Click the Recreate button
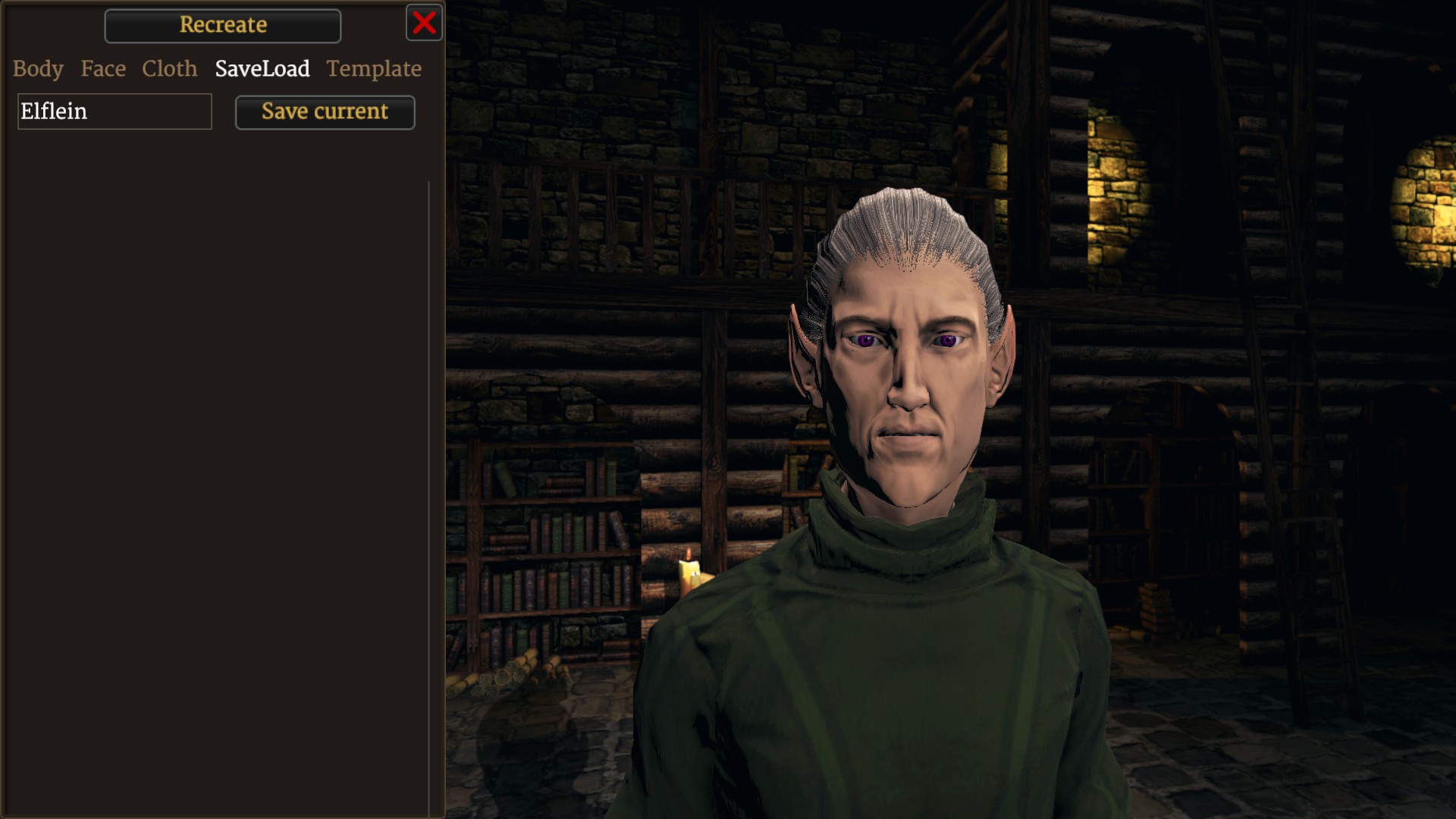This screenshot has height=819, width=1456. (x=223, y=25)
